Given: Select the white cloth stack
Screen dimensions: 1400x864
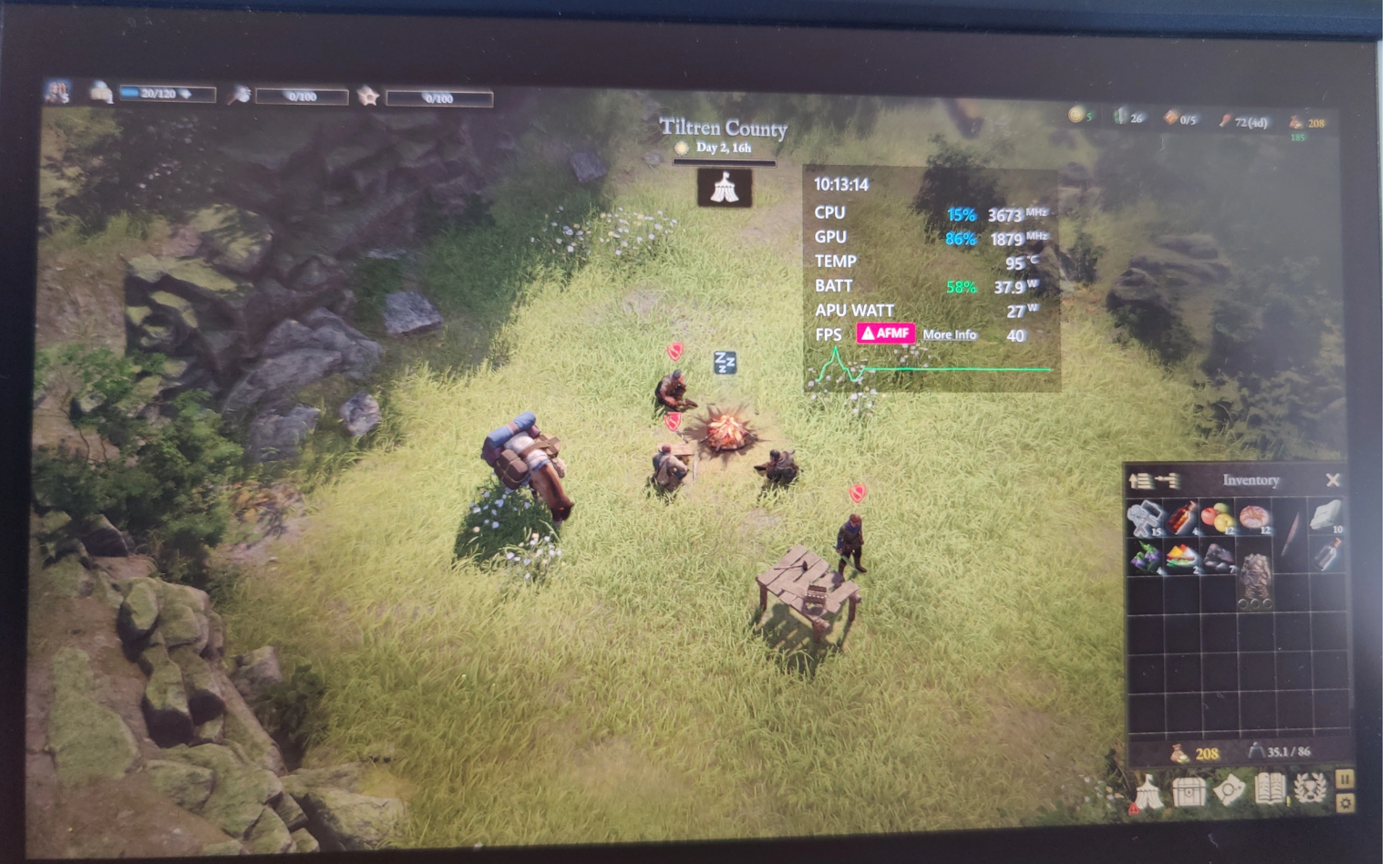Looking at the screenshot, I should point(1326,516).
